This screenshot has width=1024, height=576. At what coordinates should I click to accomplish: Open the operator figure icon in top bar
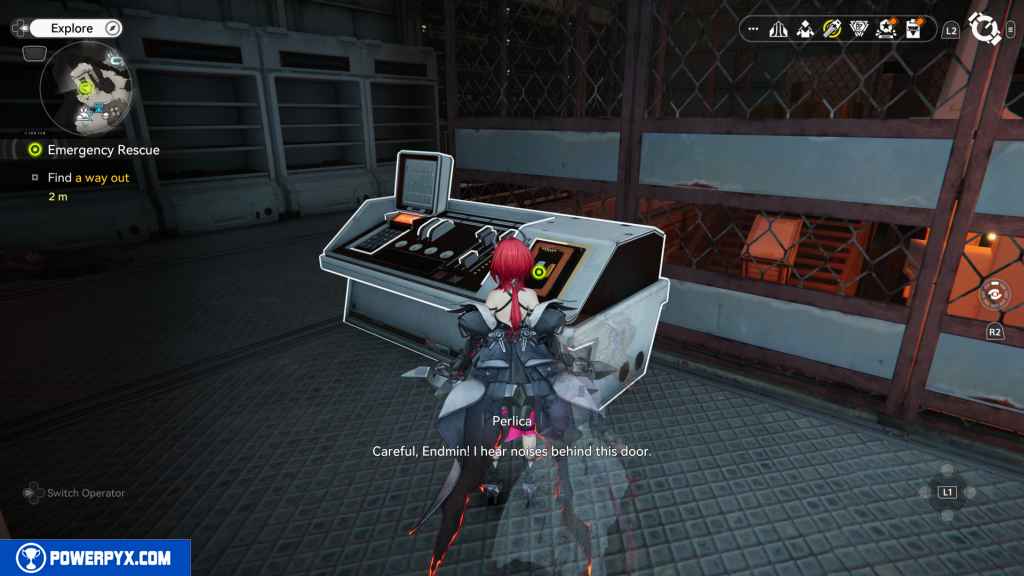(805, 29)
